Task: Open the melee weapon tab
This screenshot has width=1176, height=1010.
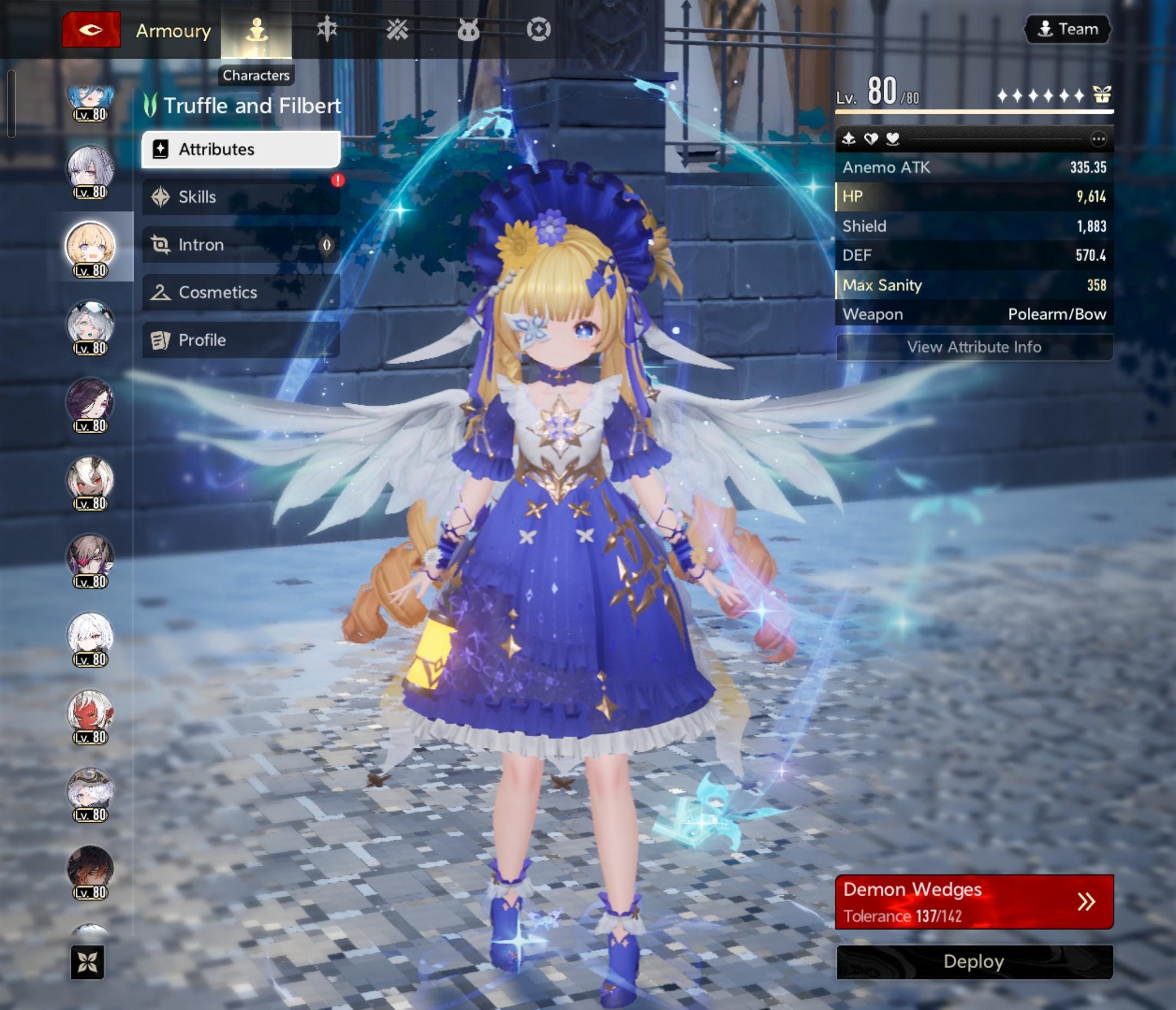Action: 327,29
